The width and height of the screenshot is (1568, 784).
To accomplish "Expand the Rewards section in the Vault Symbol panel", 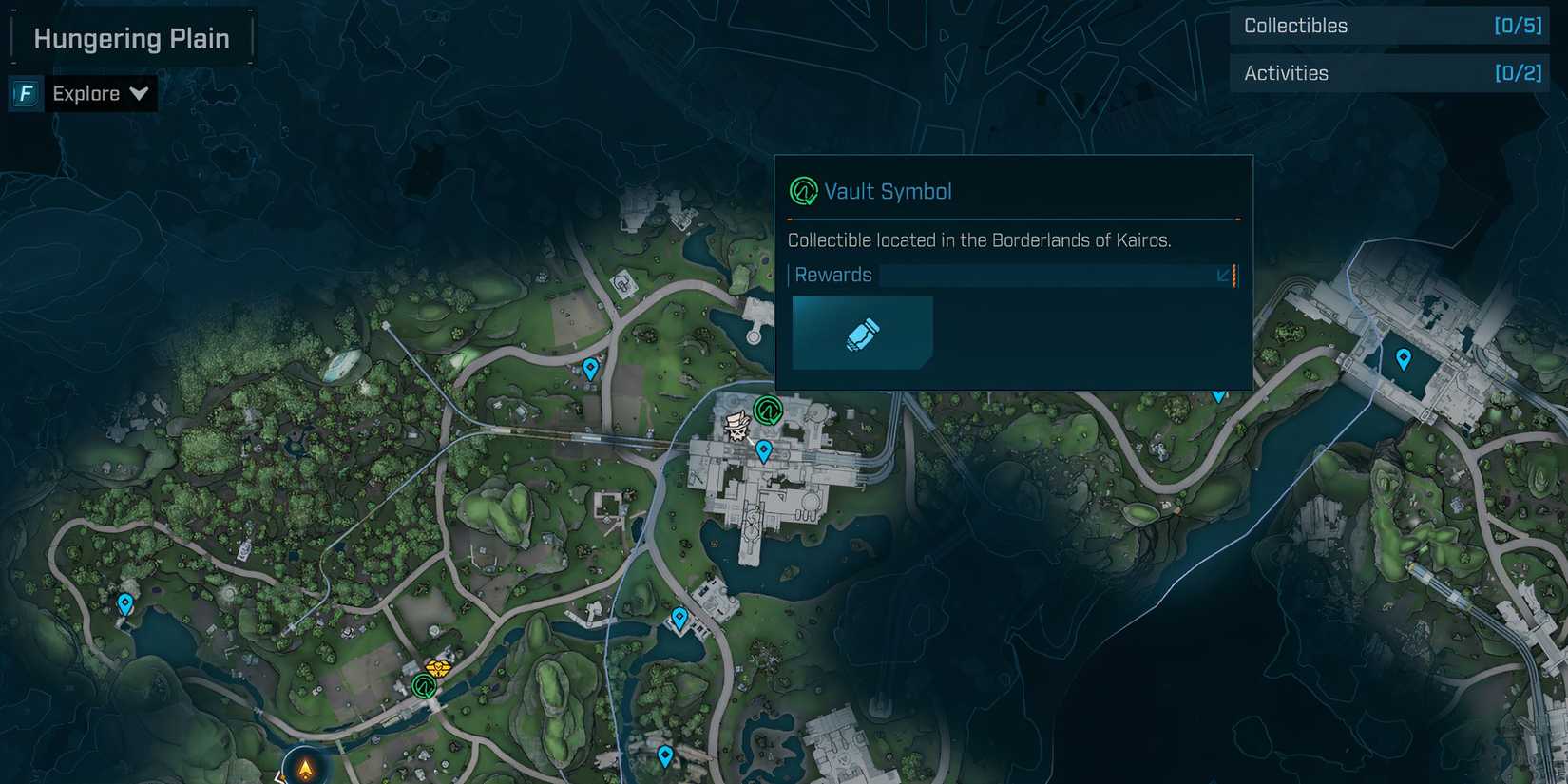I will click(x=1225, y=276).
